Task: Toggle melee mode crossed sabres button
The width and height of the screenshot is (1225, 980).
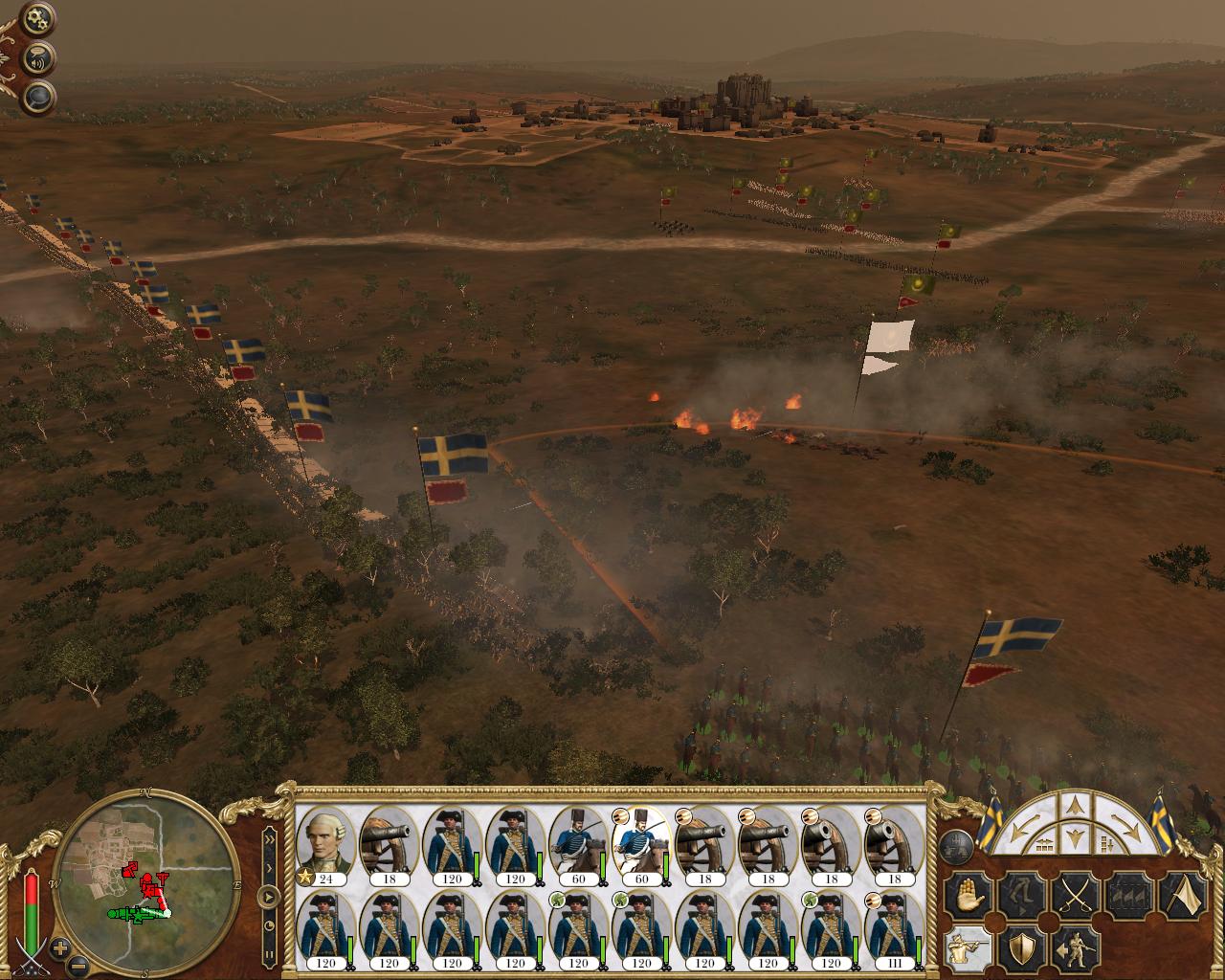Action: point(1074,896)
